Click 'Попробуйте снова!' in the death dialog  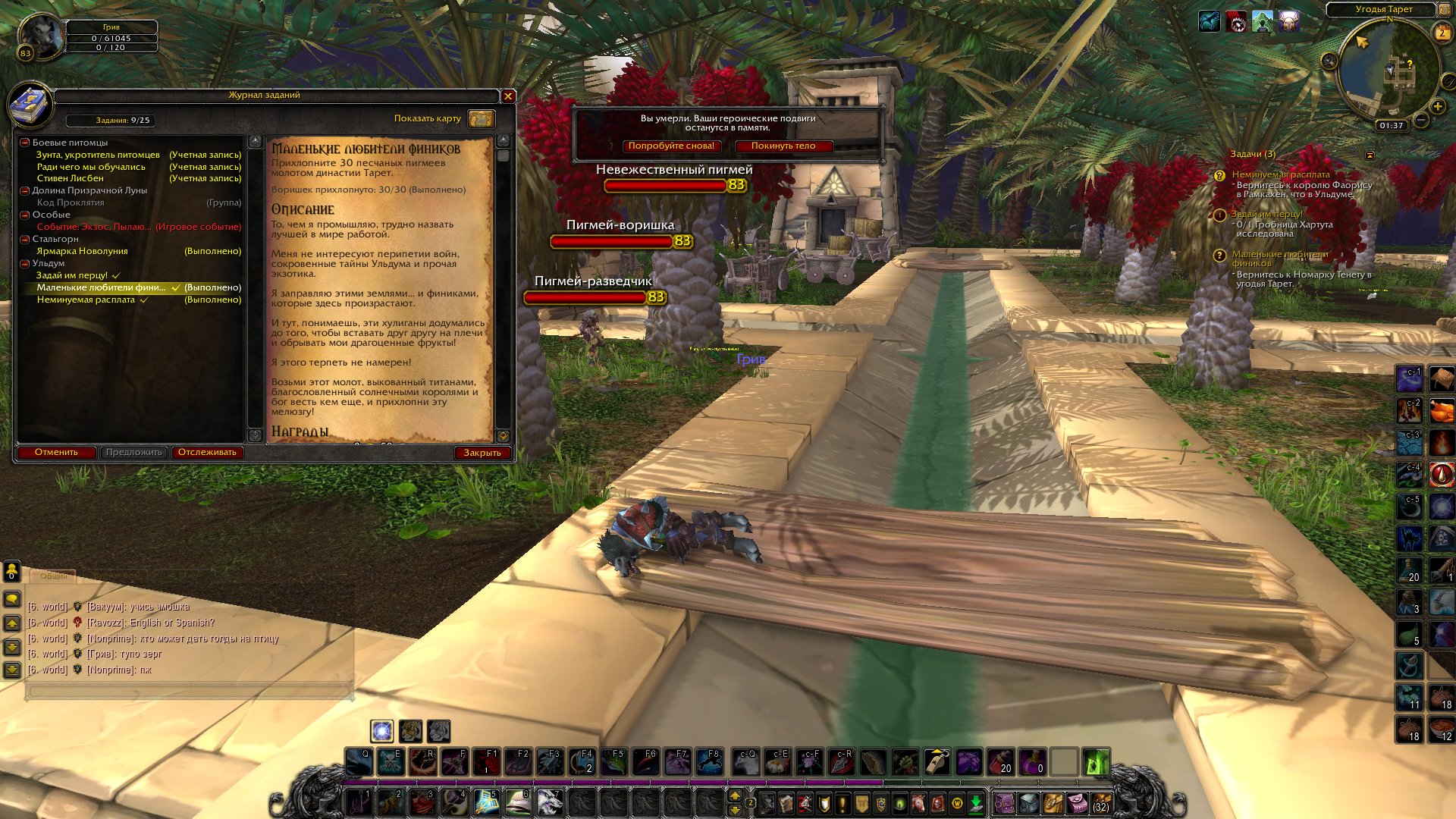coord(671,146)
